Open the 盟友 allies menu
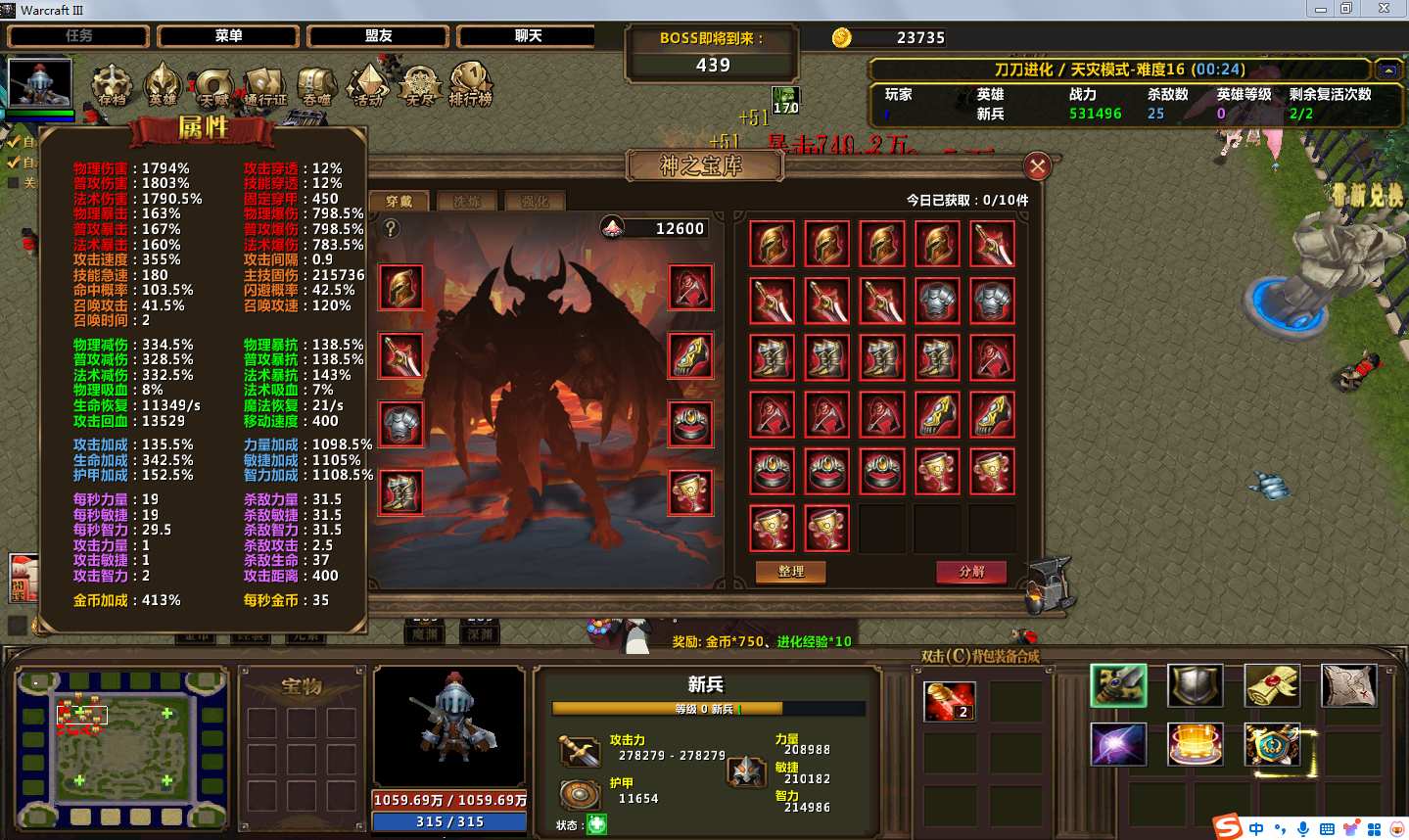1409x840 pixels. (378, 36)
